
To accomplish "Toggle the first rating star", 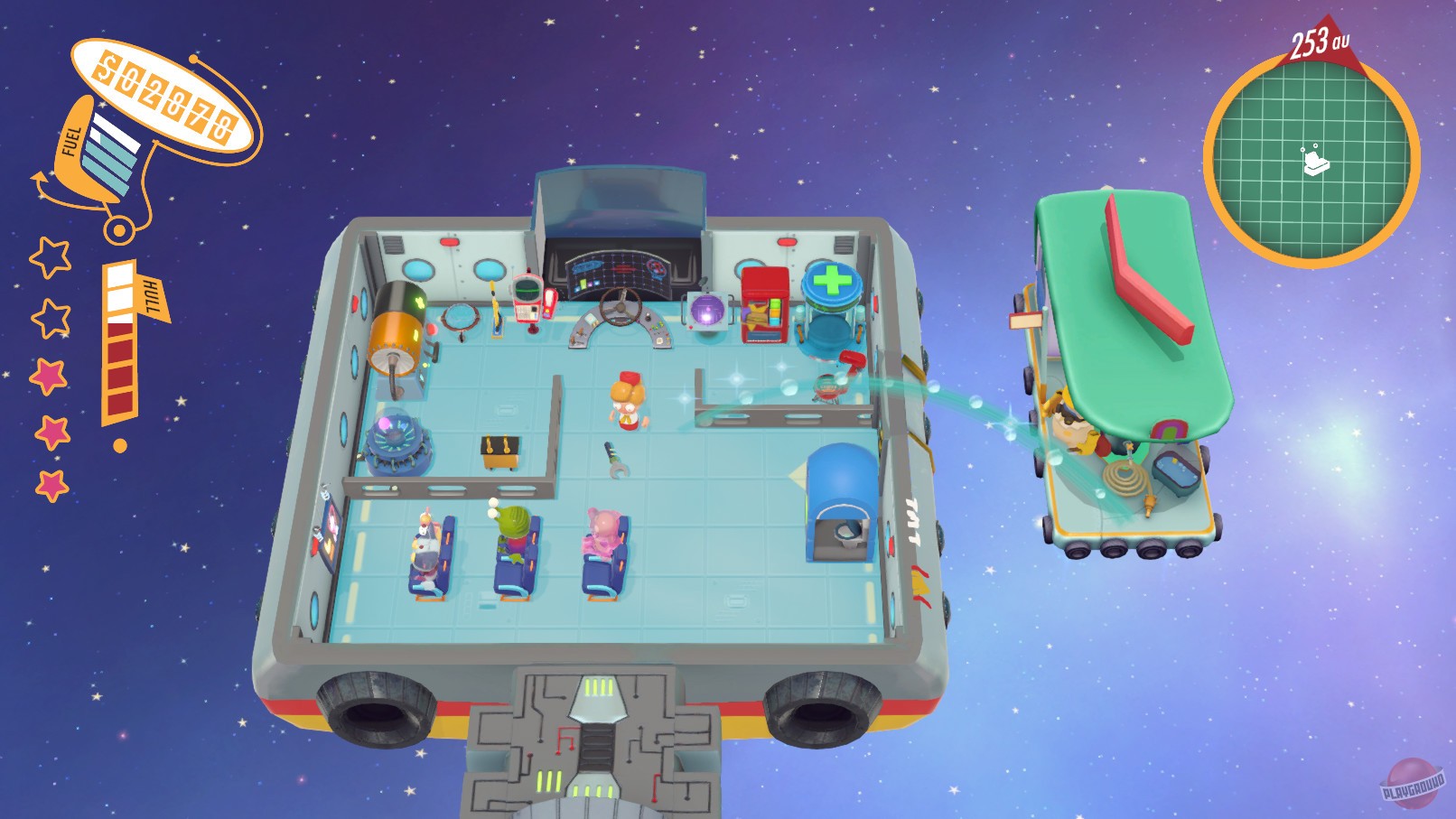I will (x=50, y=256).
